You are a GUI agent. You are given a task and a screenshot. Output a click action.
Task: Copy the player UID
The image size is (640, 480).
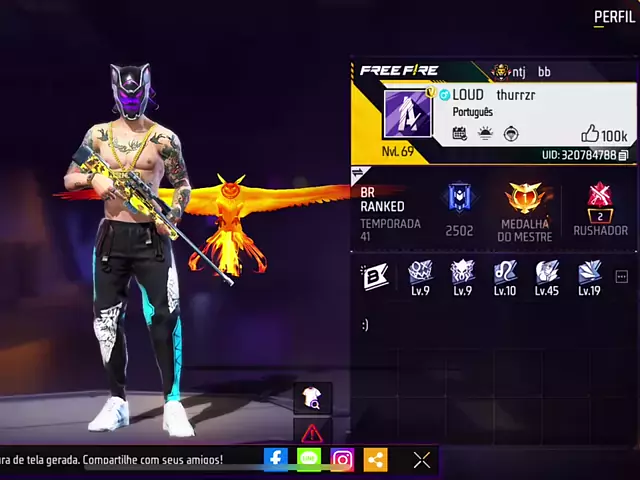623,156
